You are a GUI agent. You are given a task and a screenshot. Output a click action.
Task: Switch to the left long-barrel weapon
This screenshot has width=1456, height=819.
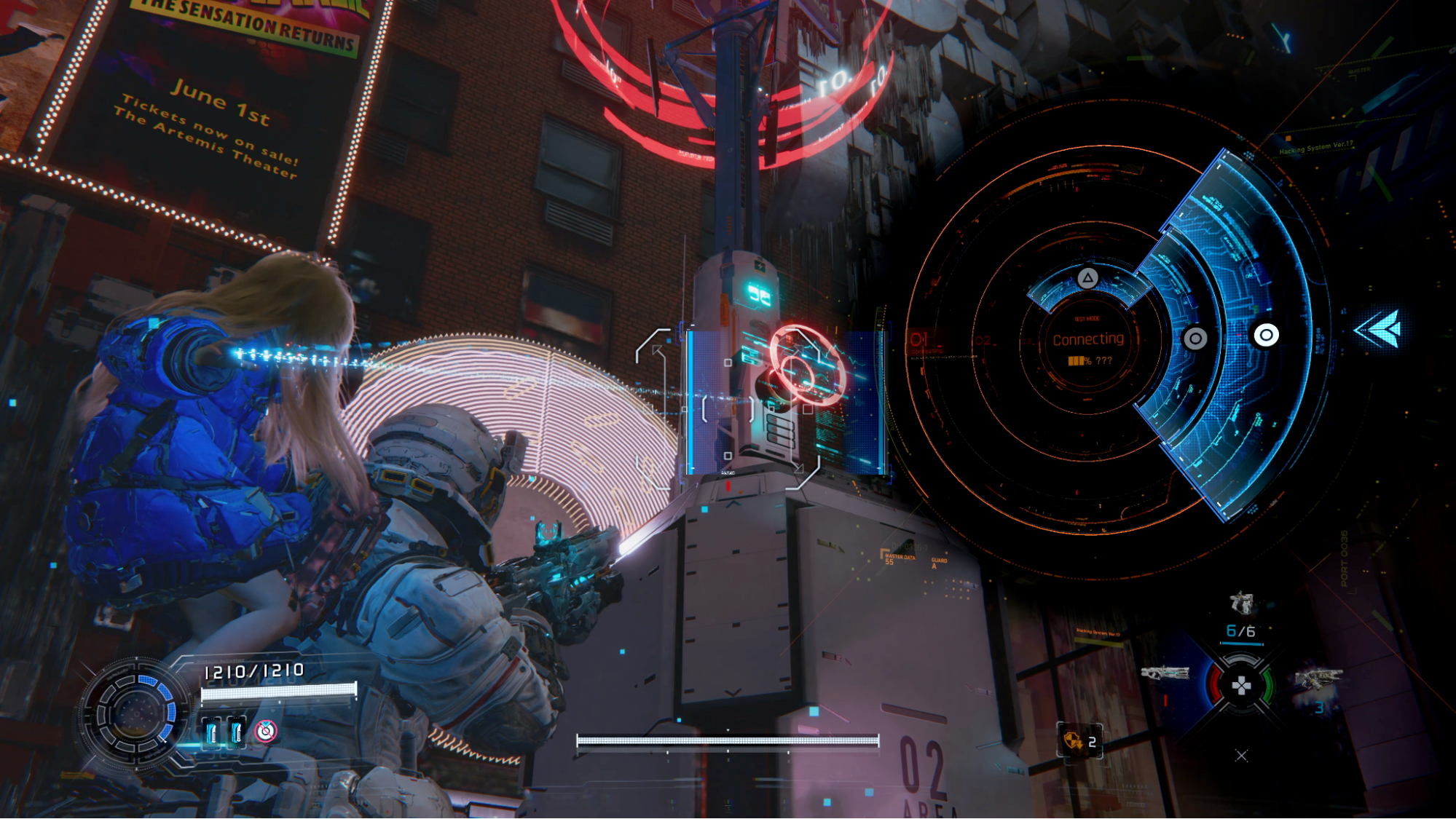[1164, 673]
